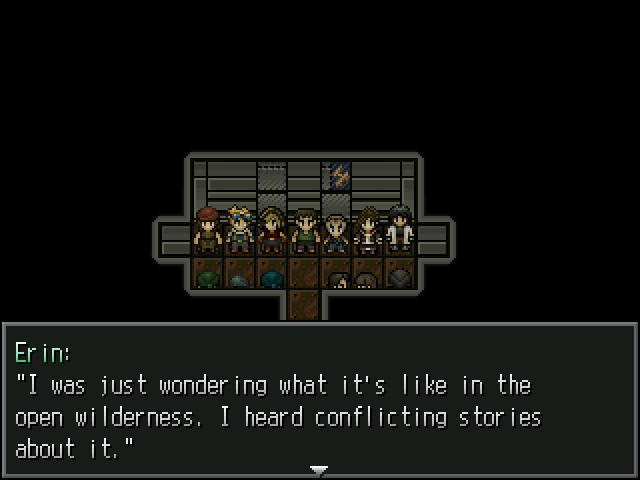Advance dialogue with the continue arrow
This screenshot has width=640, height=480.
tap(319, 469)
